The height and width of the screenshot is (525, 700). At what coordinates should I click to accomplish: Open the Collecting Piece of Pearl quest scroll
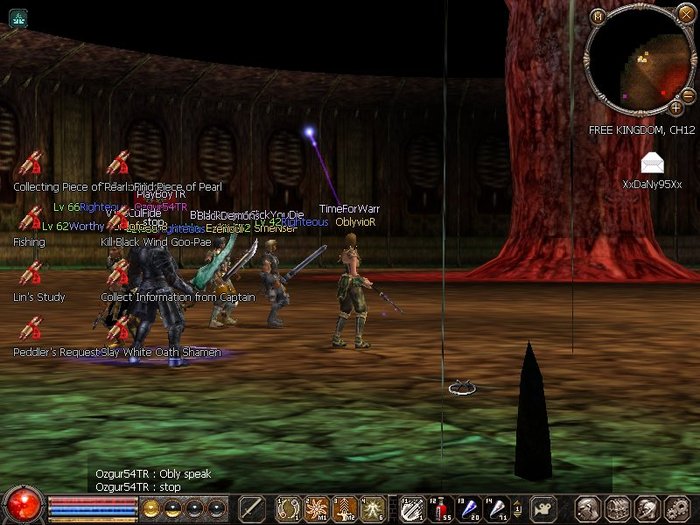tap(31, 163)
